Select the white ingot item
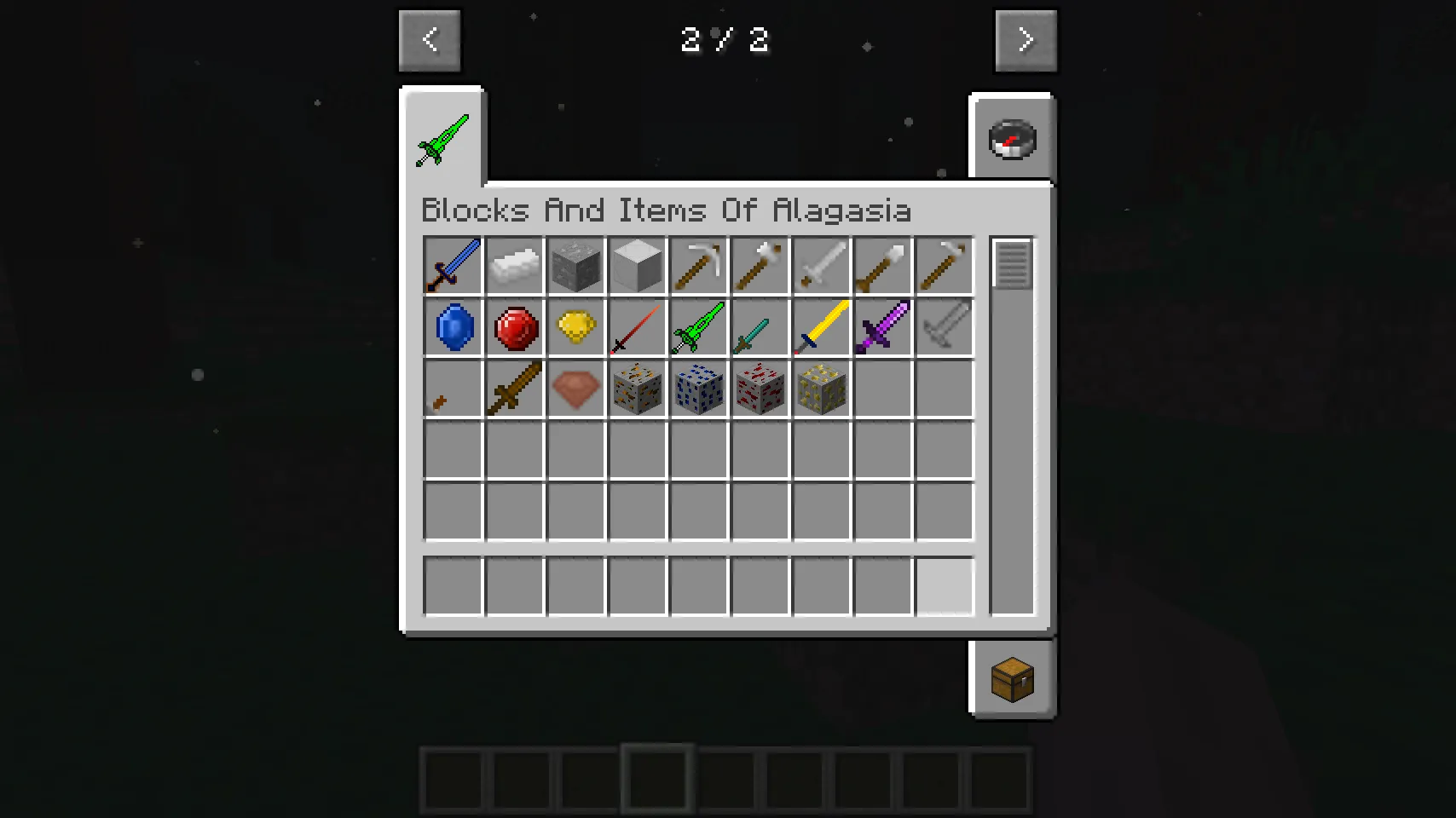The height and width of the screenshot is (818, 1456). pyautogui.click(x=514, y=265)
